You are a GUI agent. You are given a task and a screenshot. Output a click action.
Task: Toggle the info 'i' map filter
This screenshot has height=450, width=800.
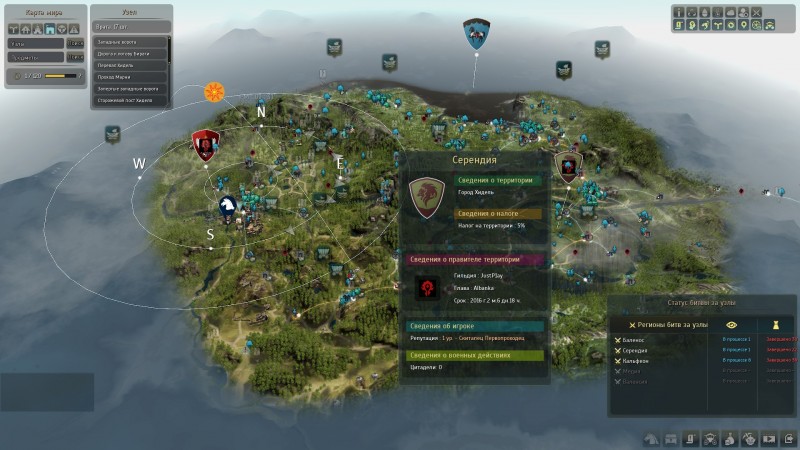(x=679, y=12)
